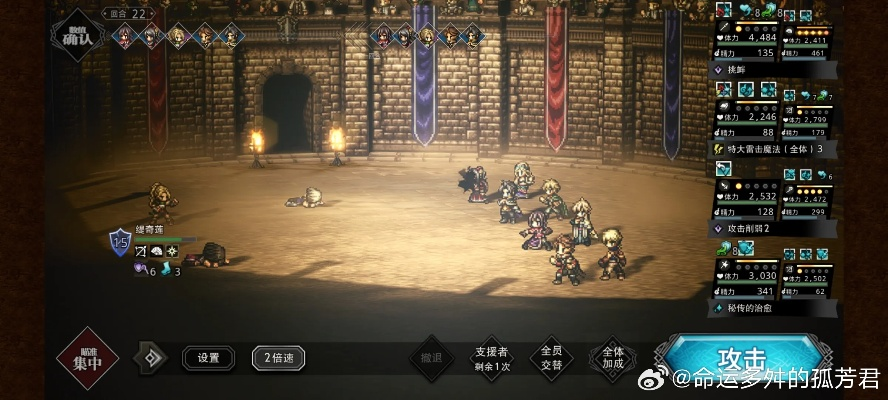The image size is (888, 400).
Task: Call the 支援者 supporter
Action: coord(491,358)
